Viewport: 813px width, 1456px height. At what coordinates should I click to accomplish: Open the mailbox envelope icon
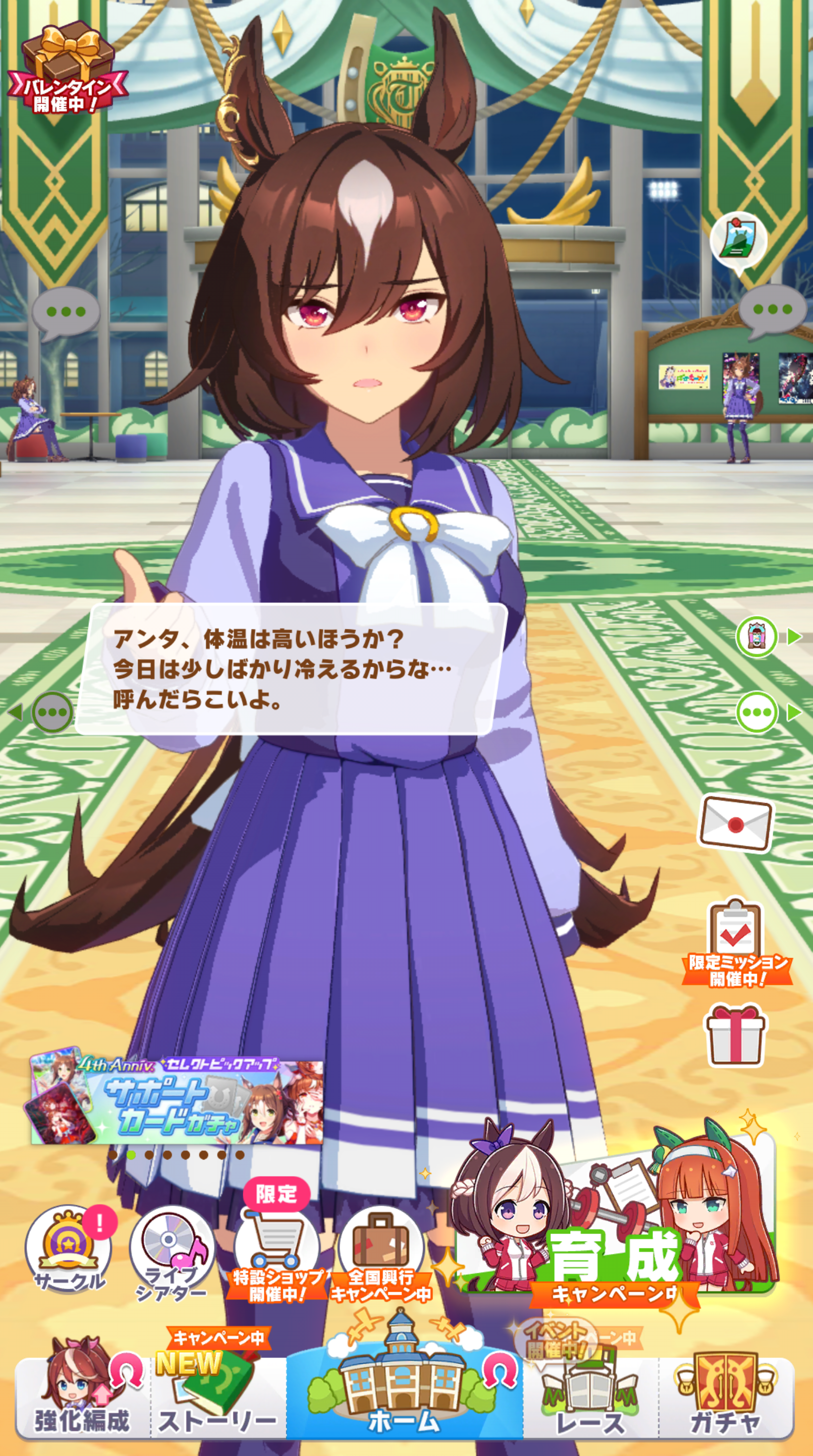(x=736, y=824)
